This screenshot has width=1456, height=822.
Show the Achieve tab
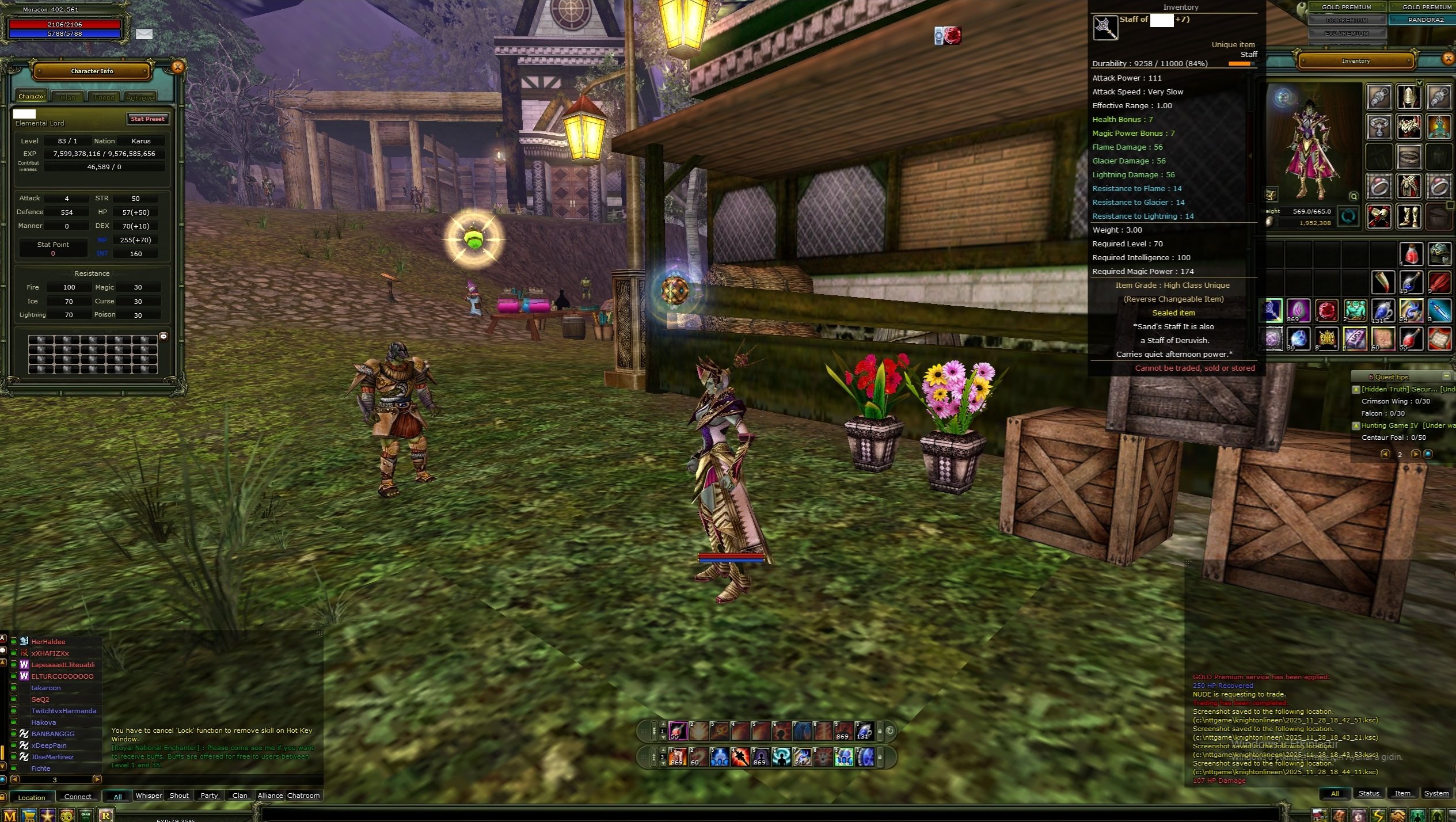(140, 97)
